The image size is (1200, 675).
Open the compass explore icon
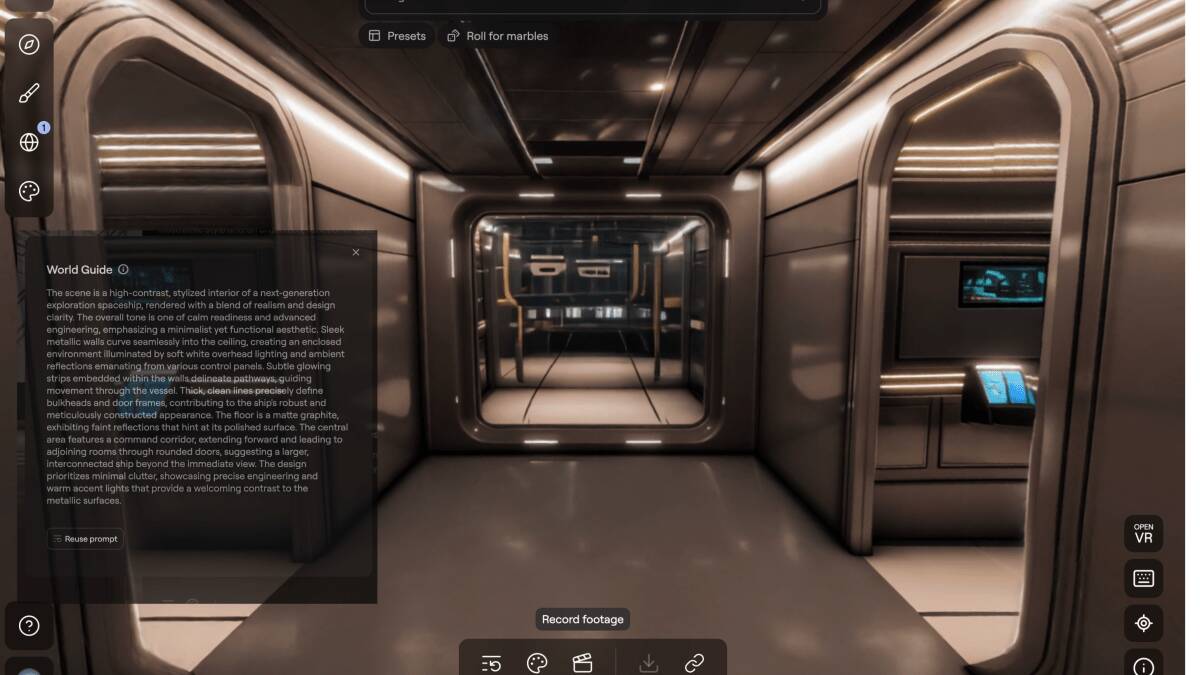coord(29,44)
